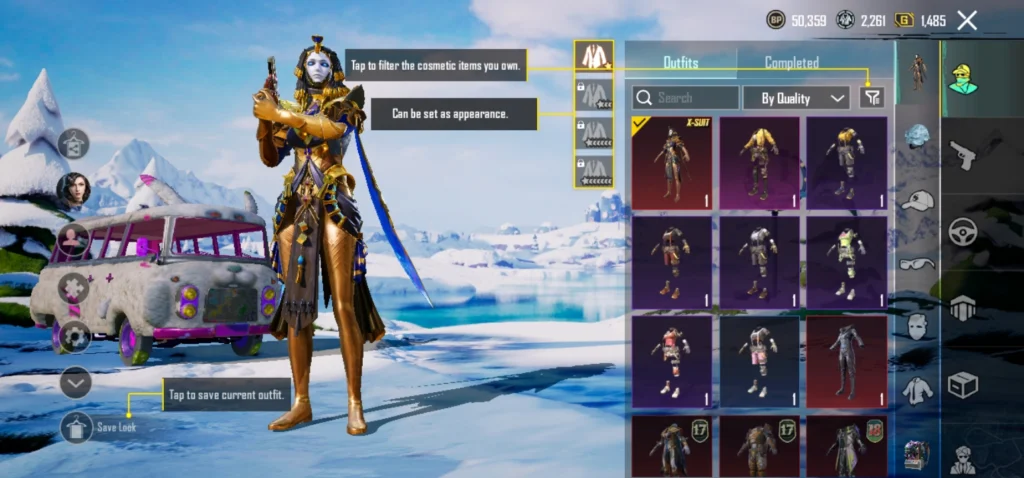This screenshot has height=478, width=1024.
Task: Toggle the owned-items filter funnel button
Action: pyautogui.click(x=872, y=97)
